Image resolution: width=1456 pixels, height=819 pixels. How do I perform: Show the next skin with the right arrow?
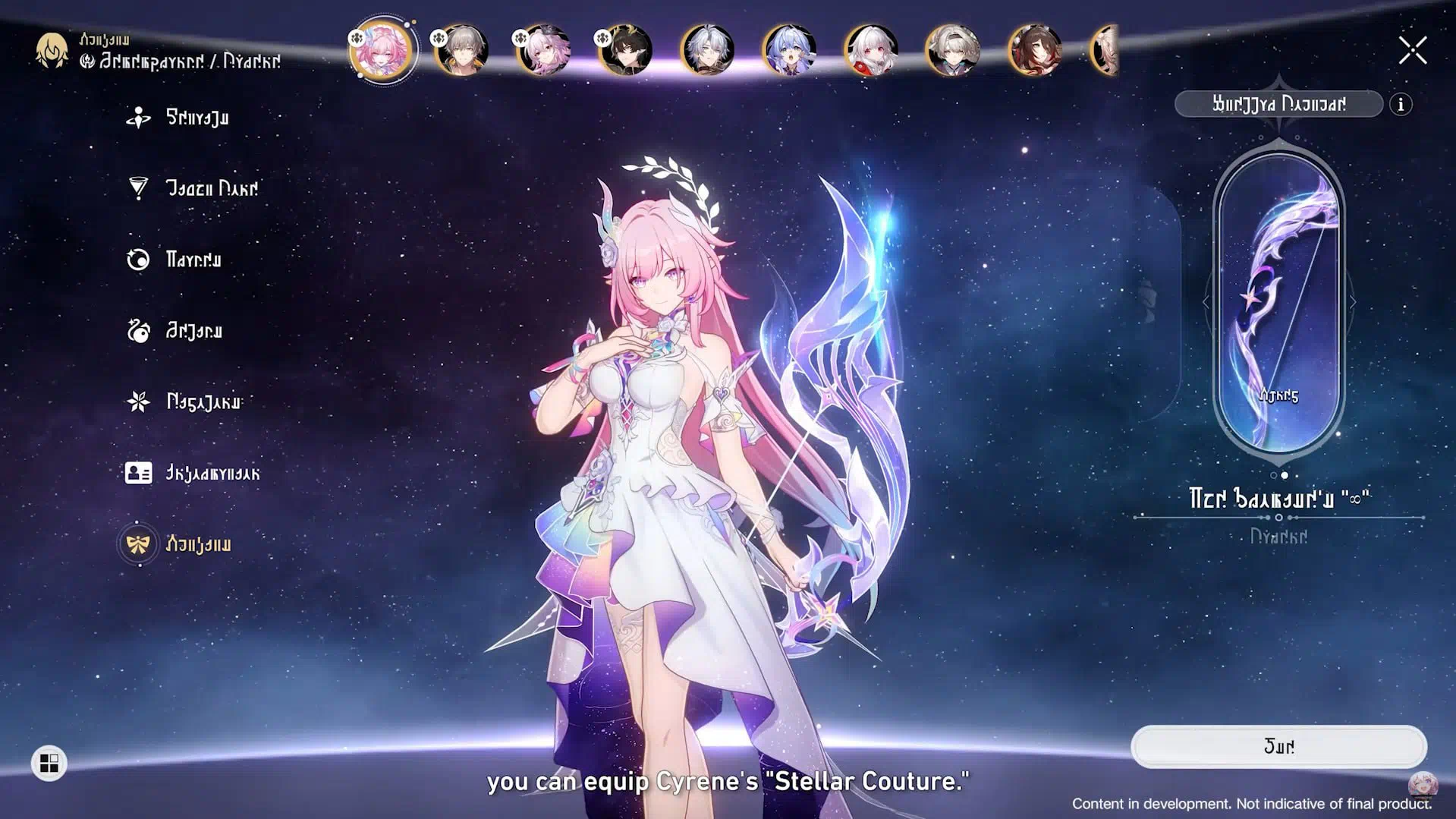pos(1353,302)
